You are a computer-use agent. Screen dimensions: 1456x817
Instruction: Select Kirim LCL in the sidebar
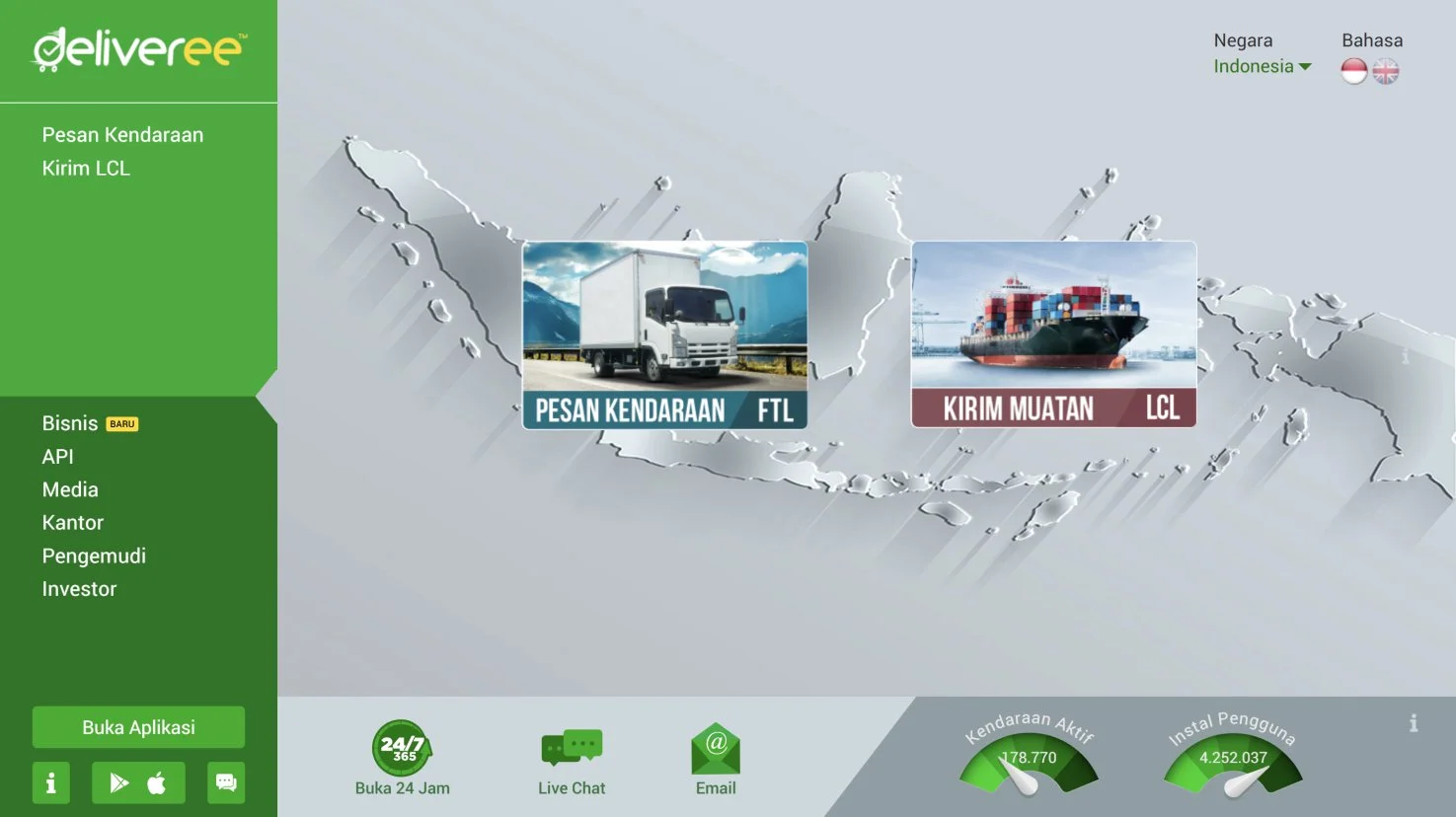[x=86, y=169]
